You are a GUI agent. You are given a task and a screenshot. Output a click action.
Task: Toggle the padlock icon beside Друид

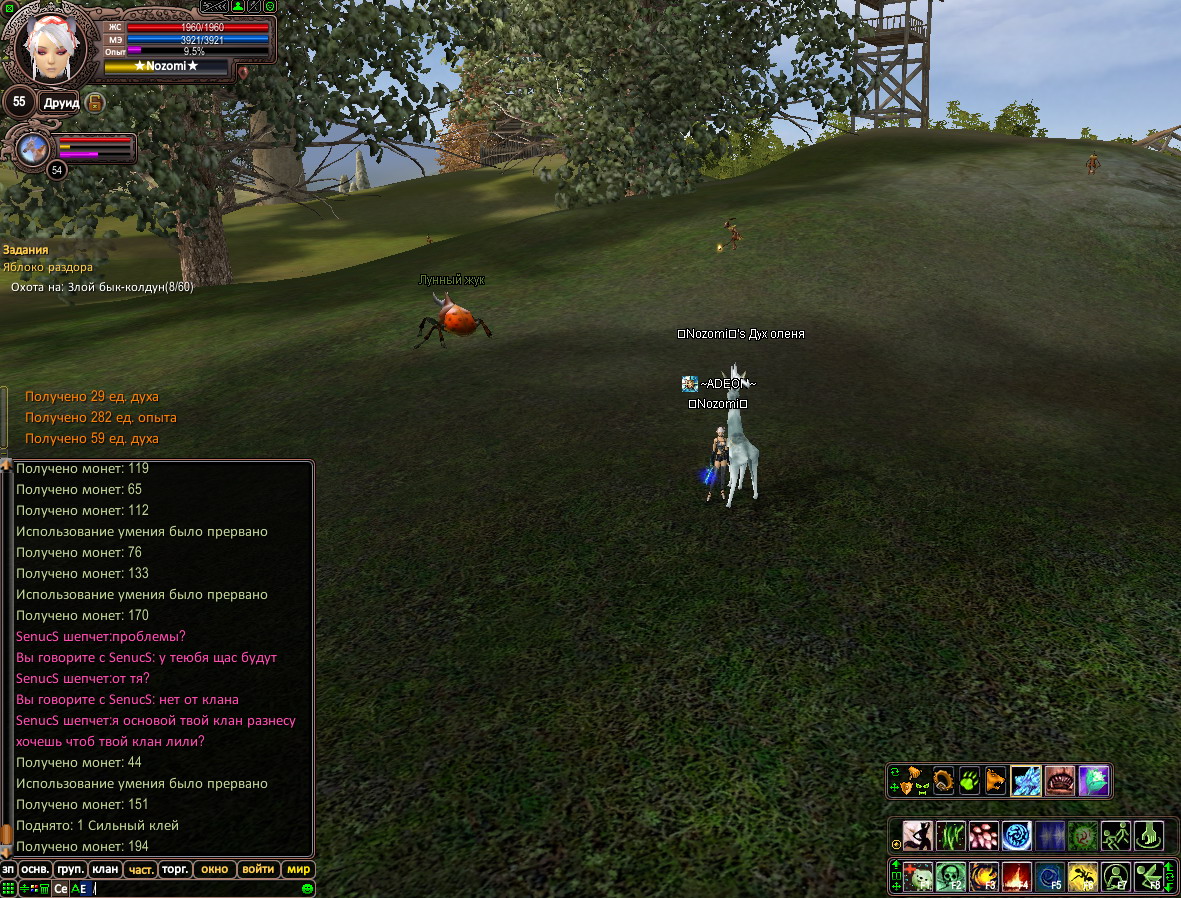[x=95, y=103]
